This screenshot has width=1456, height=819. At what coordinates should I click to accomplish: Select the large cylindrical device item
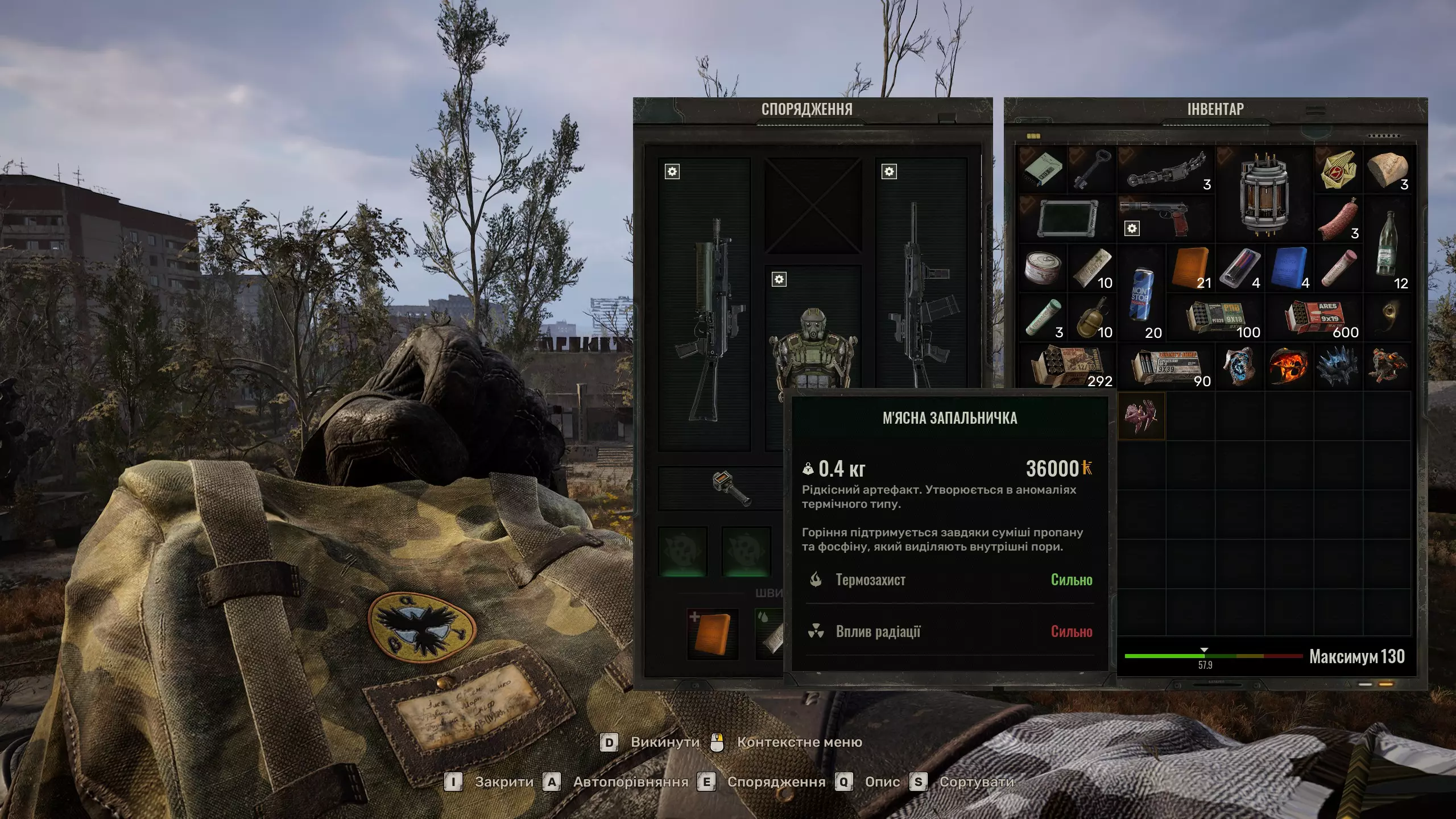(x=1264, y=194)
